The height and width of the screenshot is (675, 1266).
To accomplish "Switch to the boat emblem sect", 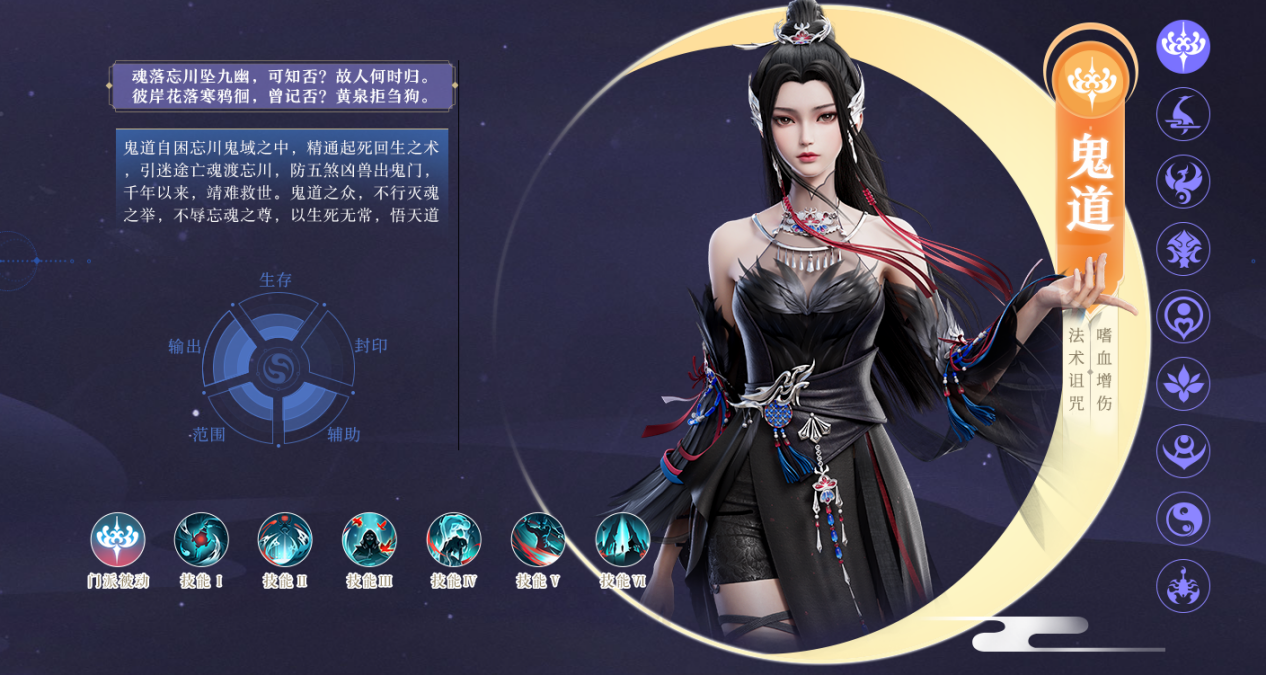I will [1183, 114].
